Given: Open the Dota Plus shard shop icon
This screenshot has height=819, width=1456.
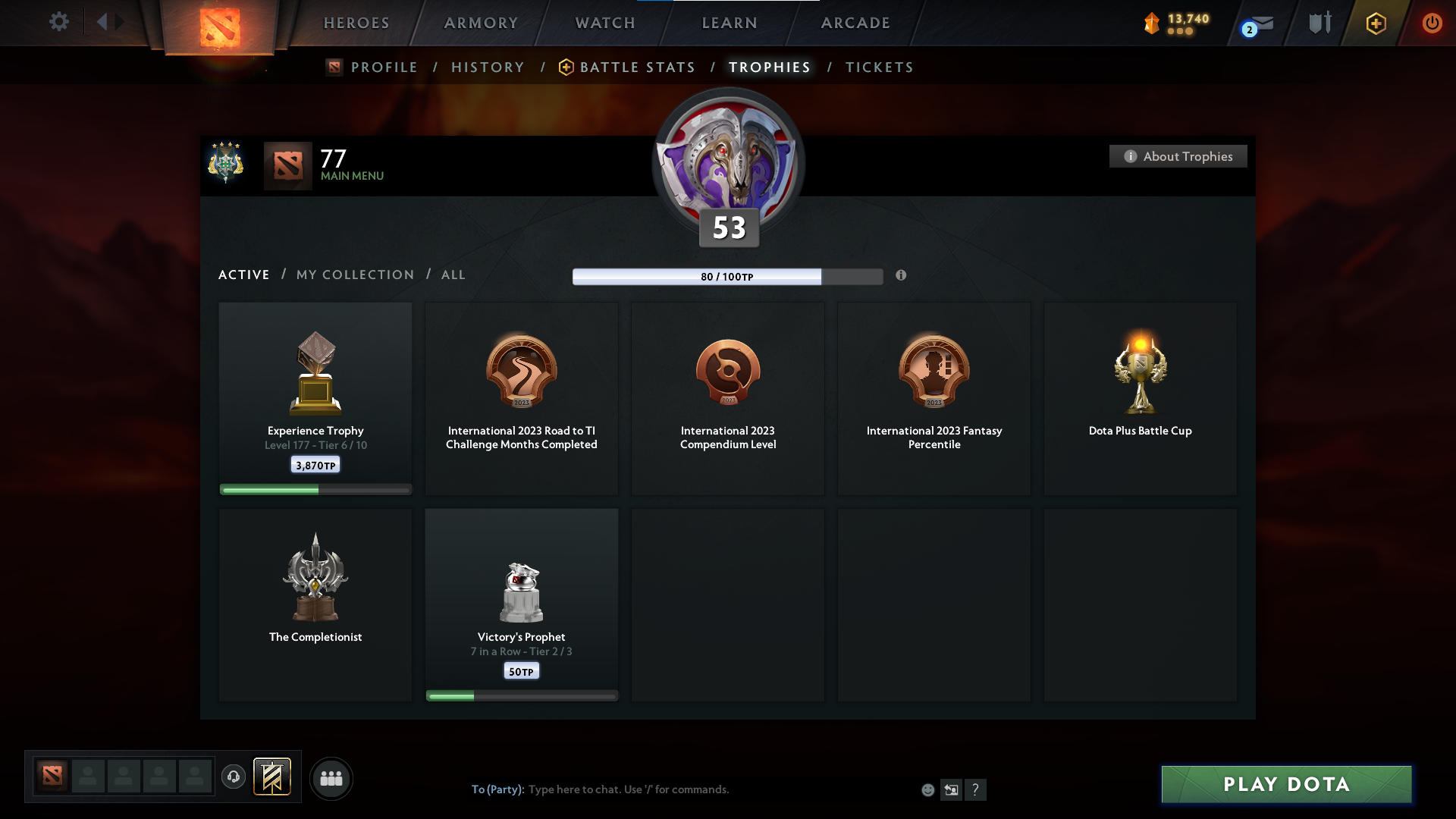Looking at the screenshot, I should (1153, 24).
